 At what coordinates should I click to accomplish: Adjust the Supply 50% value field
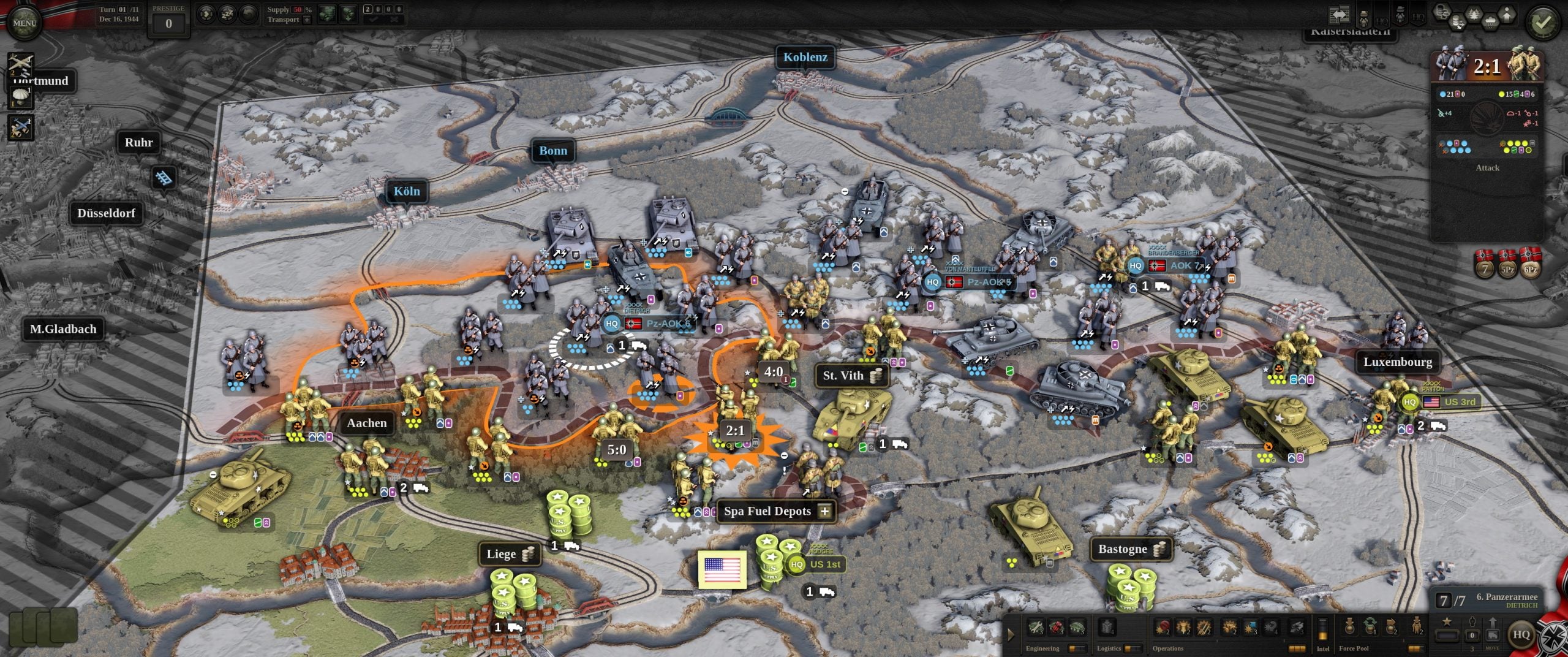click(x=298, y=9)
